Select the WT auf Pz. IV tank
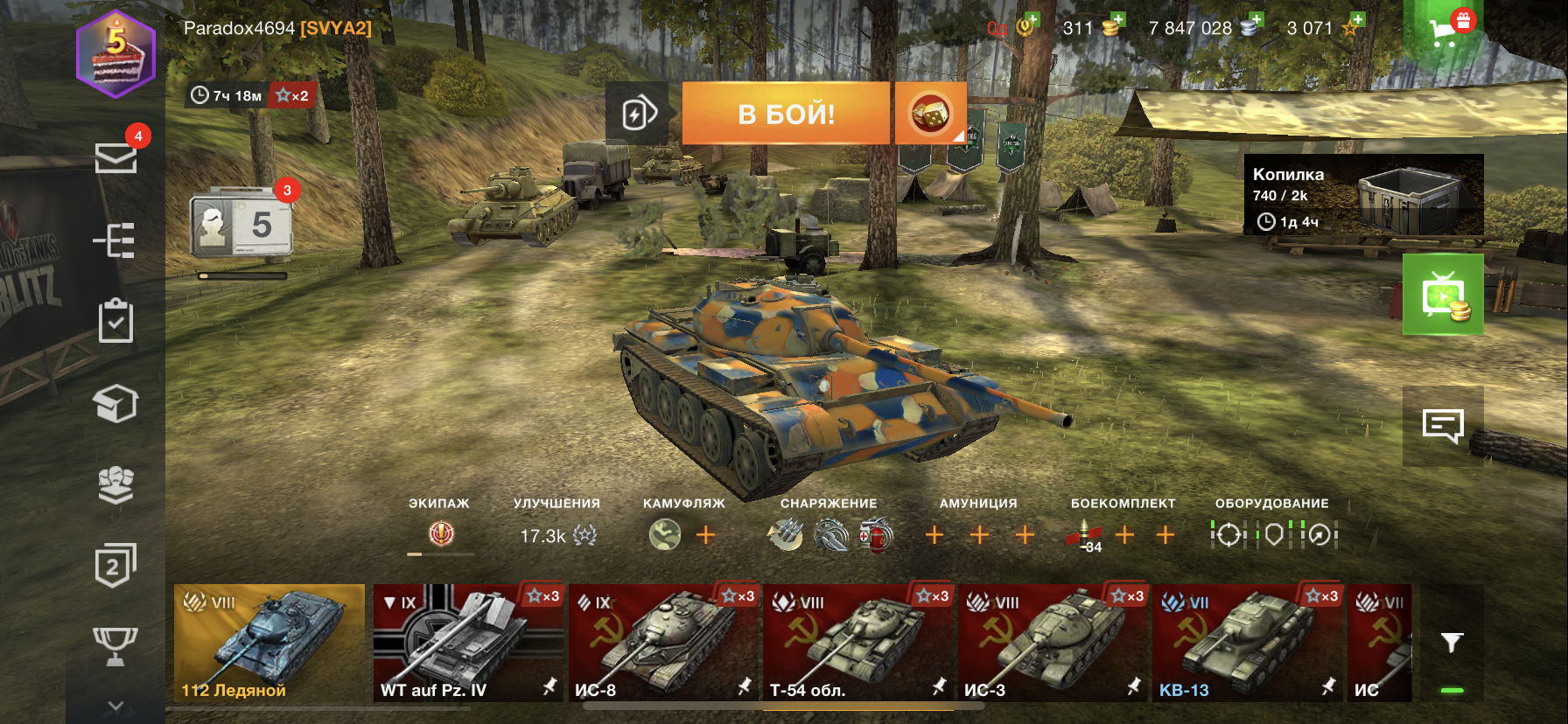Image resolution: width=1568 pixels, height=724 pixels. [x=469, y=643]
